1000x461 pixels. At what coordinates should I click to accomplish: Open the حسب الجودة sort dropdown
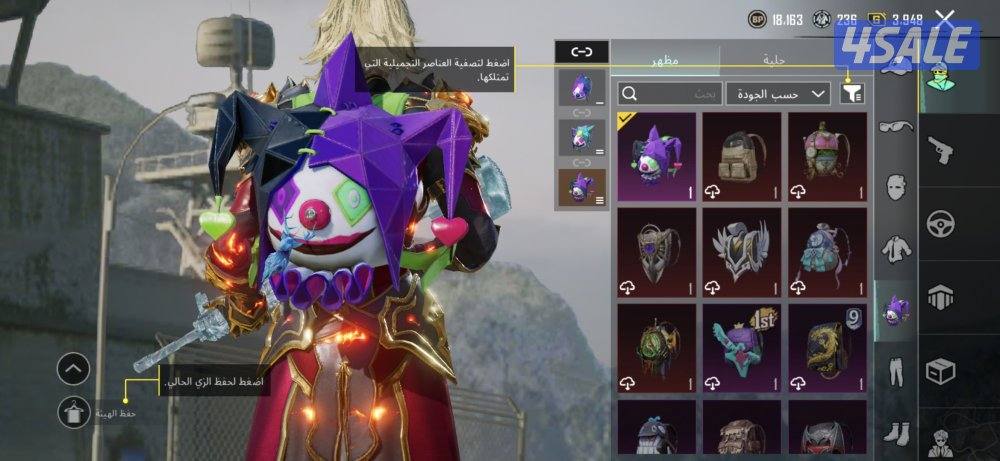[x=778, y=93]
